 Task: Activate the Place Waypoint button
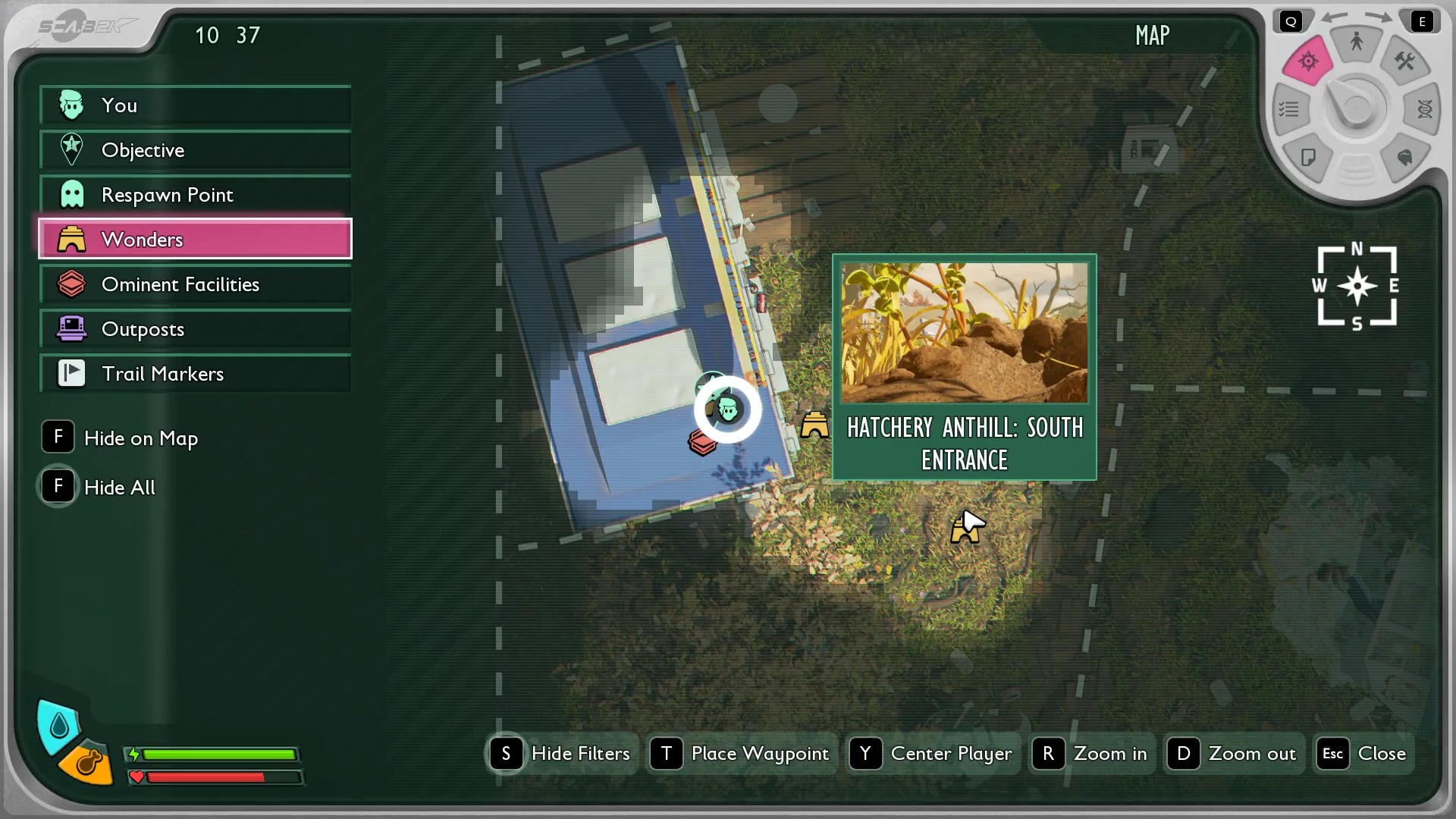pyautogui.click(x=742, y=754)
